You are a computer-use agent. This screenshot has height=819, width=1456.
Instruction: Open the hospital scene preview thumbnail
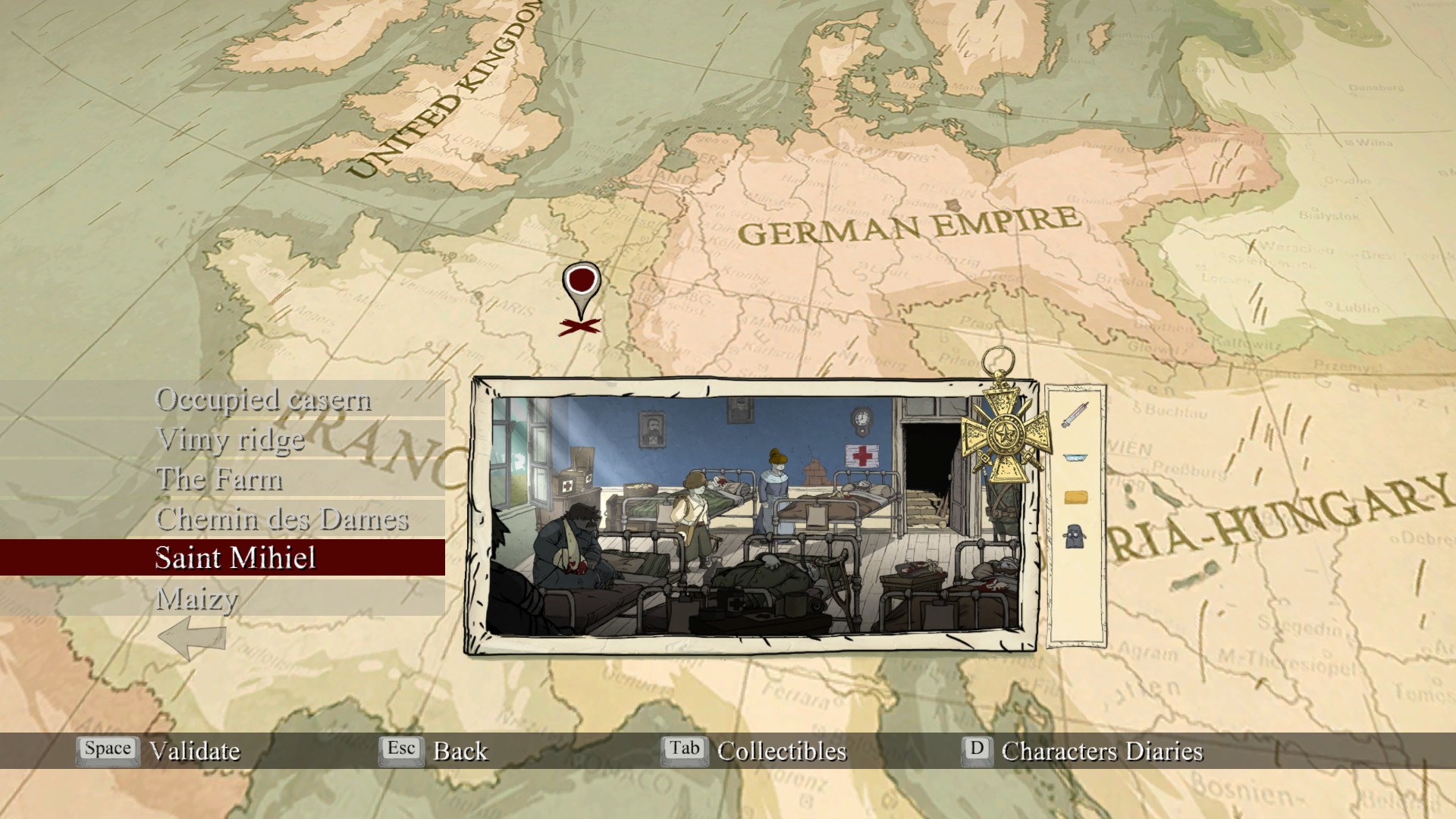[755, 516]
